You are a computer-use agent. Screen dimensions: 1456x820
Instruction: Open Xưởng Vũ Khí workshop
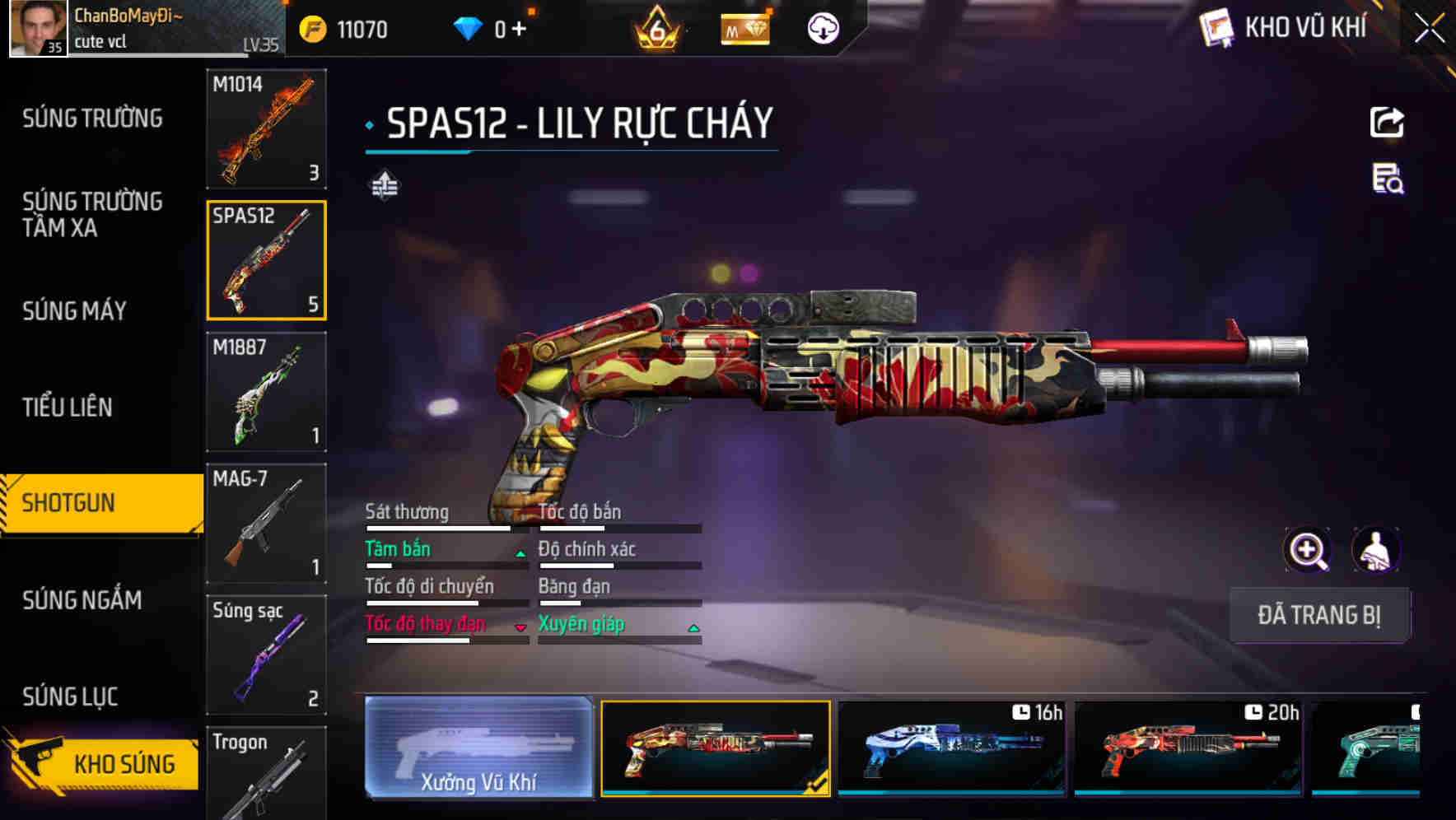click(478, 748)
